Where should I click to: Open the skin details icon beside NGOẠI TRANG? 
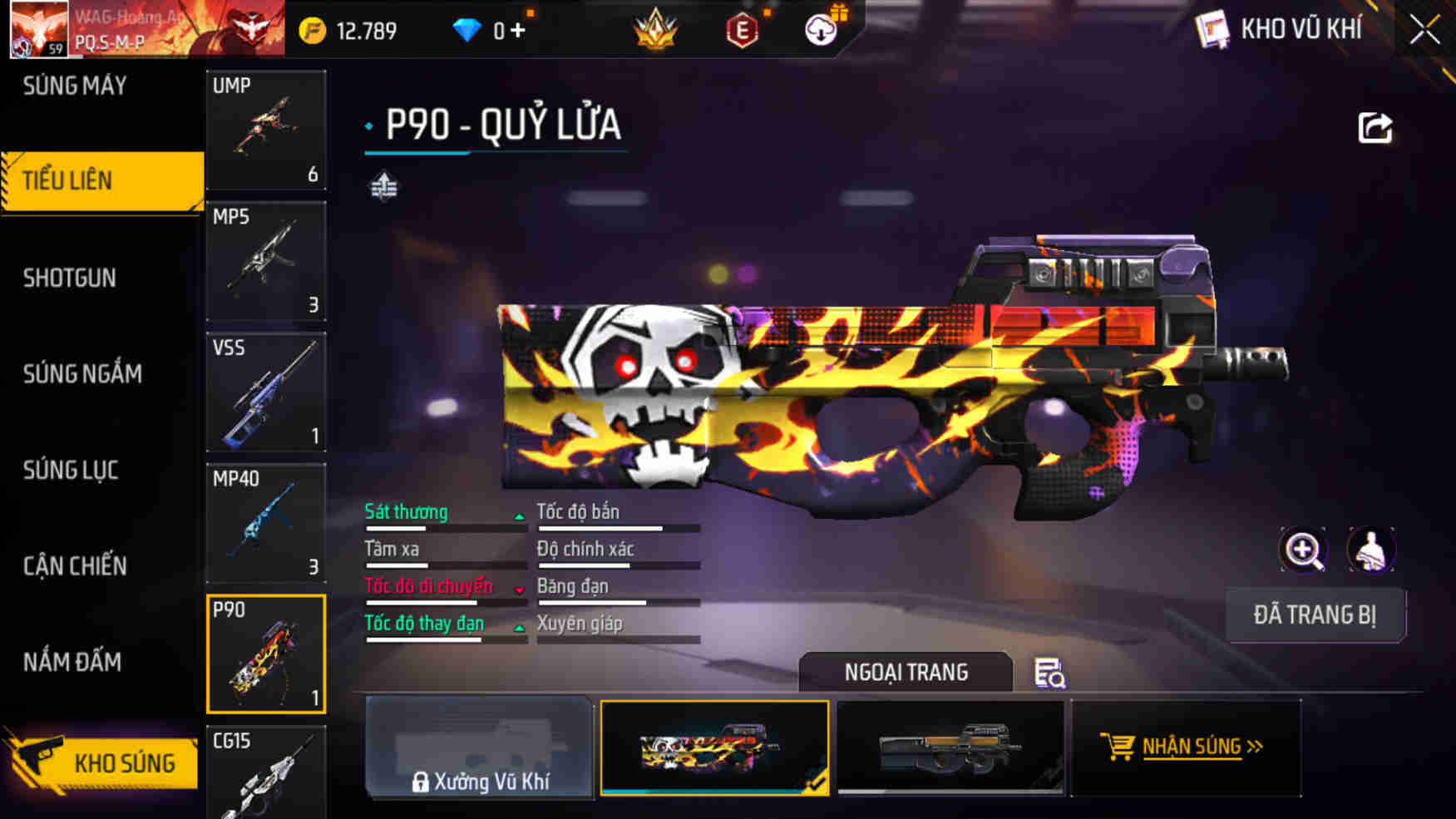pos(1050,675)
